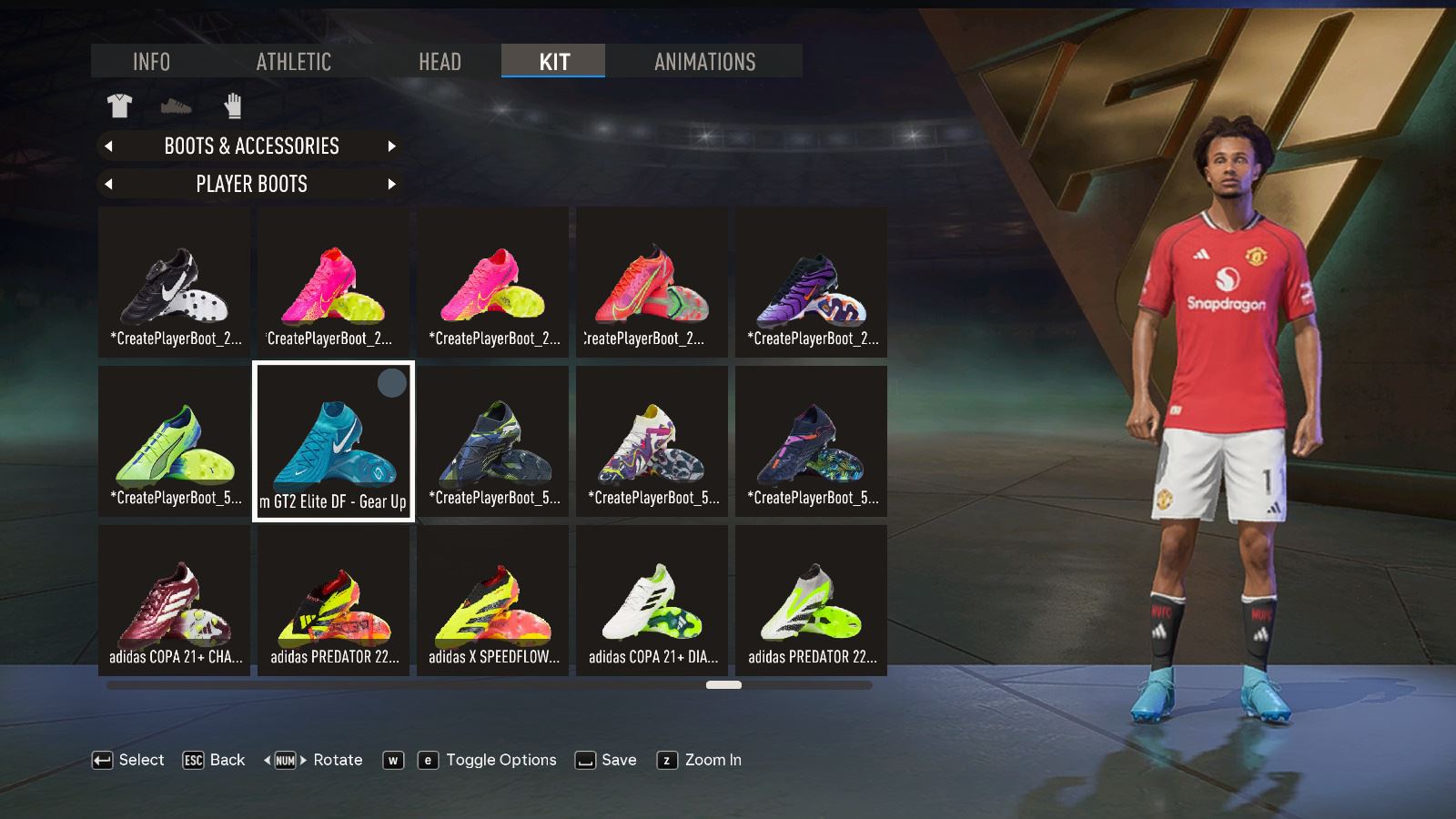Choose the shirt kit category icon
The image size is (1456, 819).
point(119,106)
